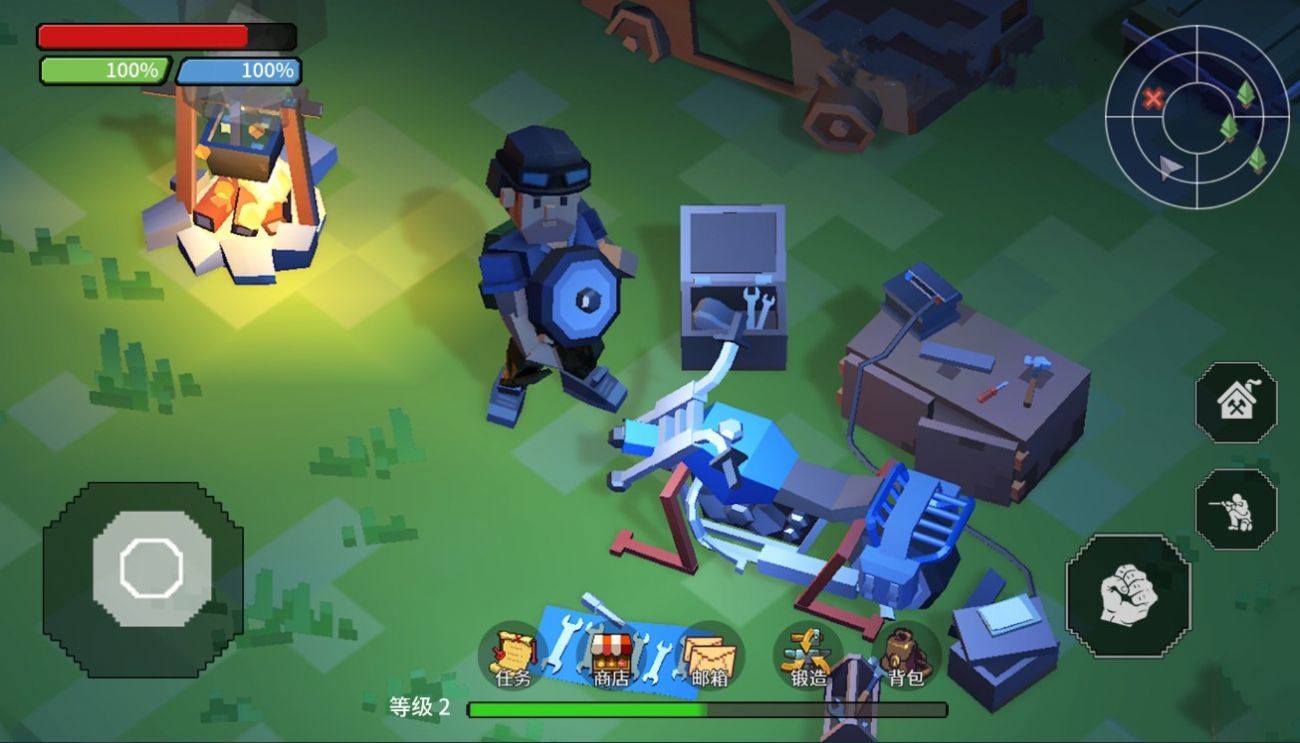The image size is (1300, 743).
Task: Click the circular minimap radar
Action: click(1195, 115)
